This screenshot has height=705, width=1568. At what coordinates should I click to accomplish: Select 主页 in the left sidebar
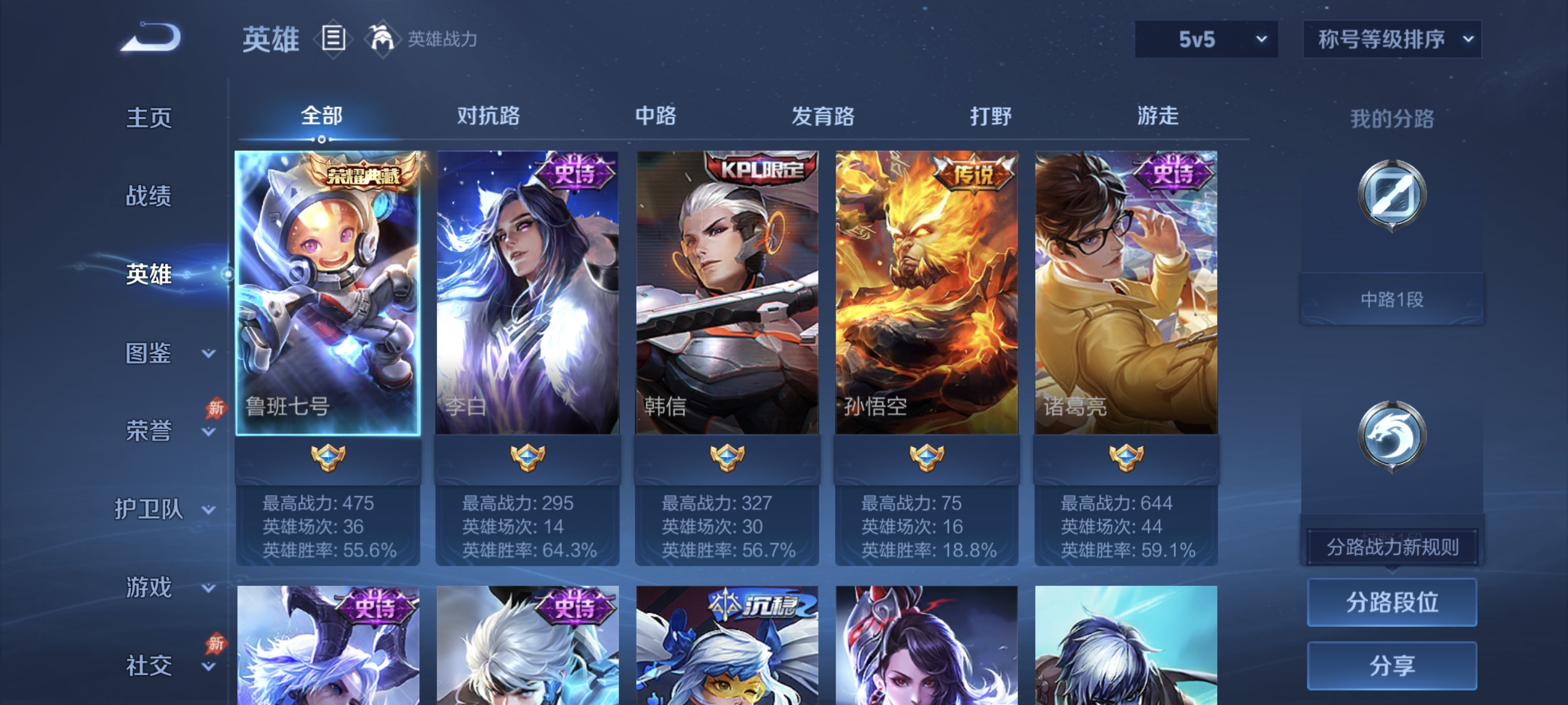[148, 118]
